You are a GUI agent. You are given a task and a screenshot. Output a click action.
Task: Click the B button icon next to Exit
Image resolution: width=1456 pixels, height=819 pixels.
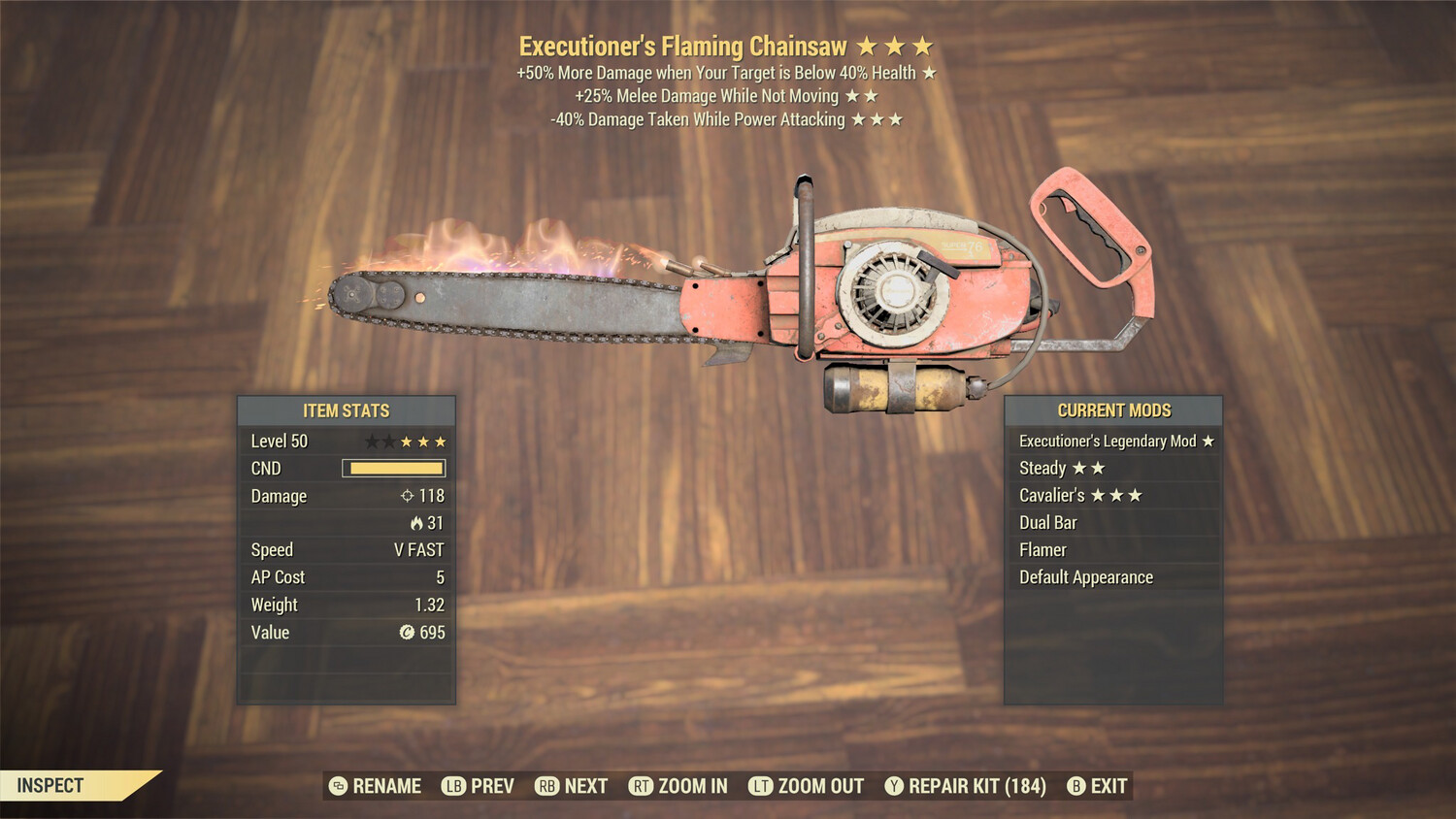(x=1075, y=786)
